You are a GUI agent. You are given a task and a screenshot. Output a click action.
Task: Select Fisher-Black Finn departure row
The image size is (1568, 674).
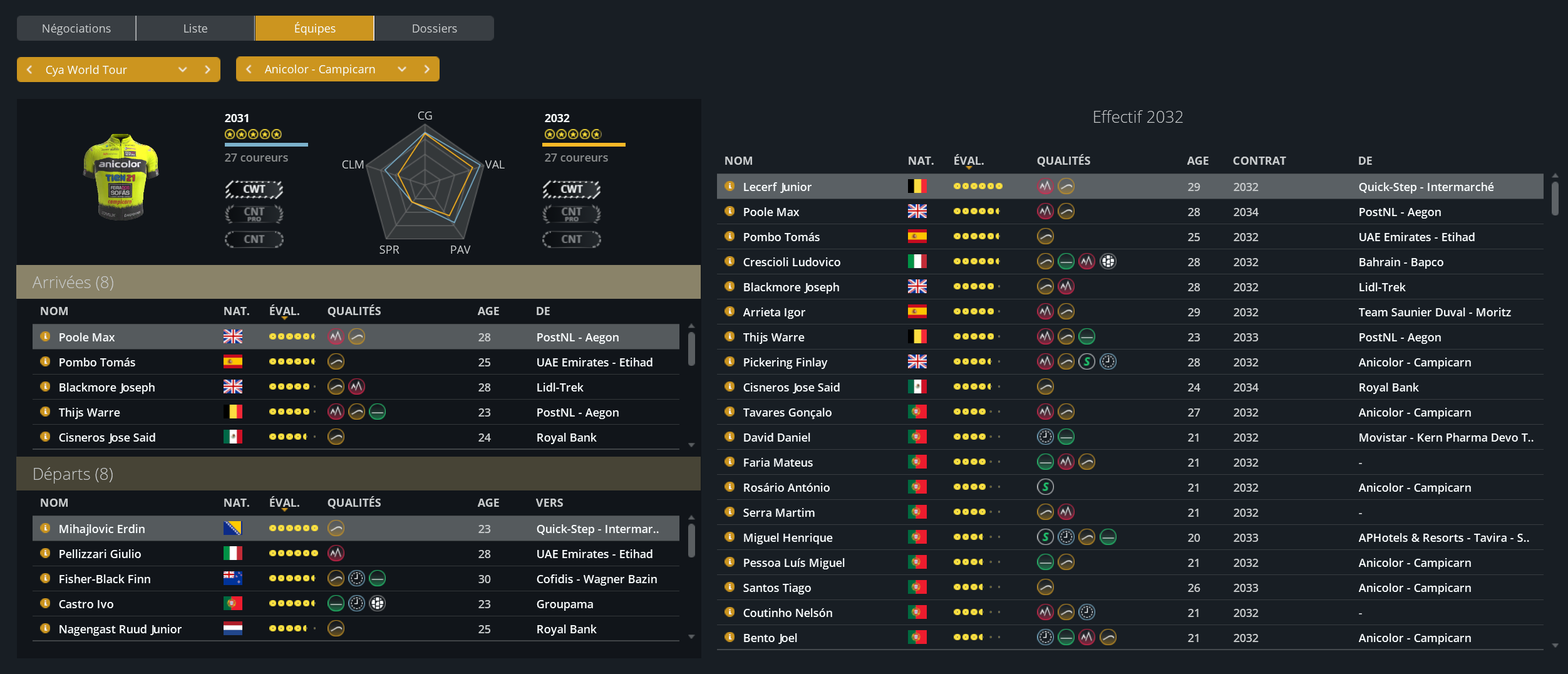coord(105,579)
